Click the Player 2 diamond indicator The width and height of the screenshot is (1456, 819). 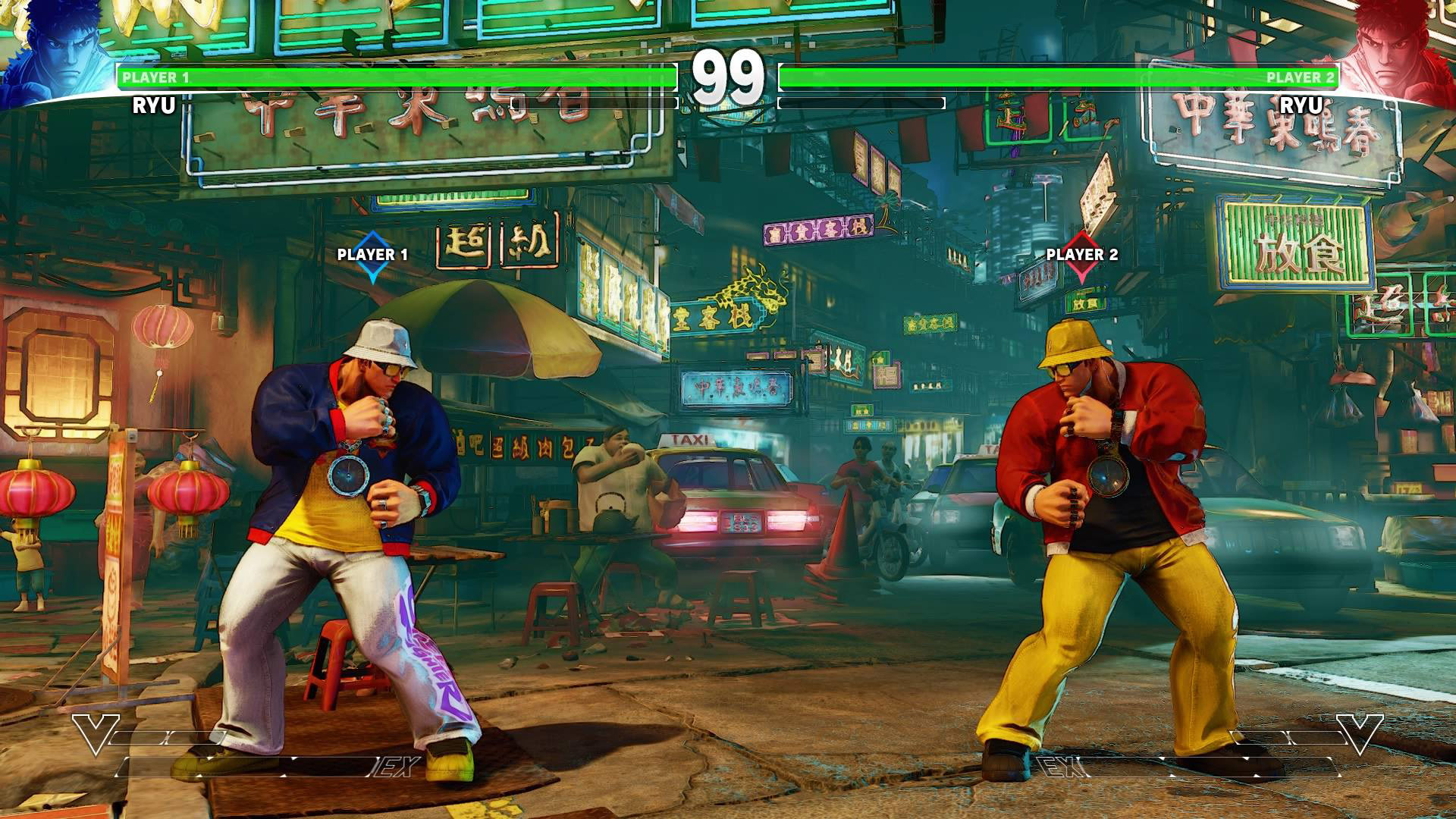tap(1081, 269)
